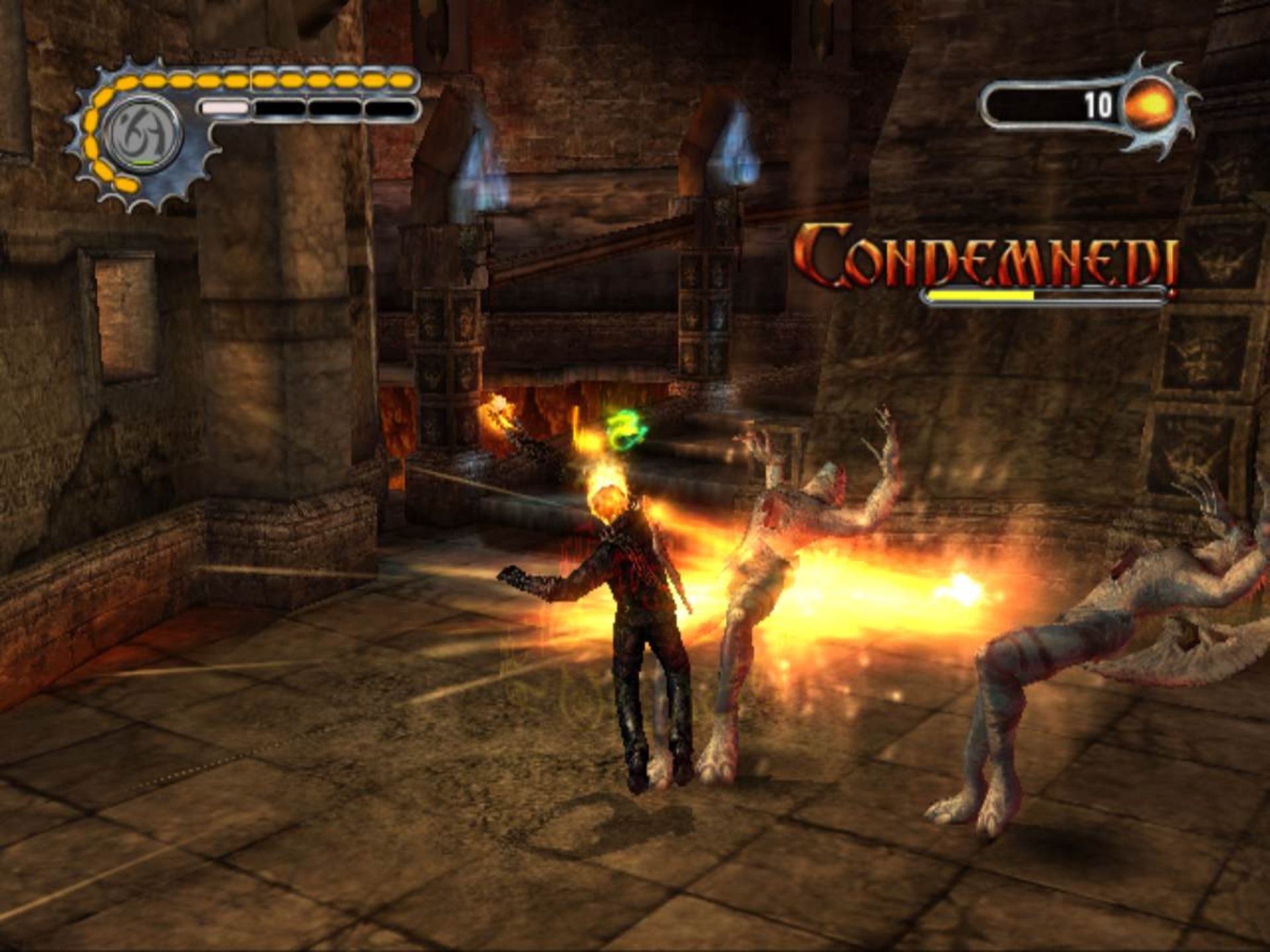Click the round silver medallion emblem

142,134
